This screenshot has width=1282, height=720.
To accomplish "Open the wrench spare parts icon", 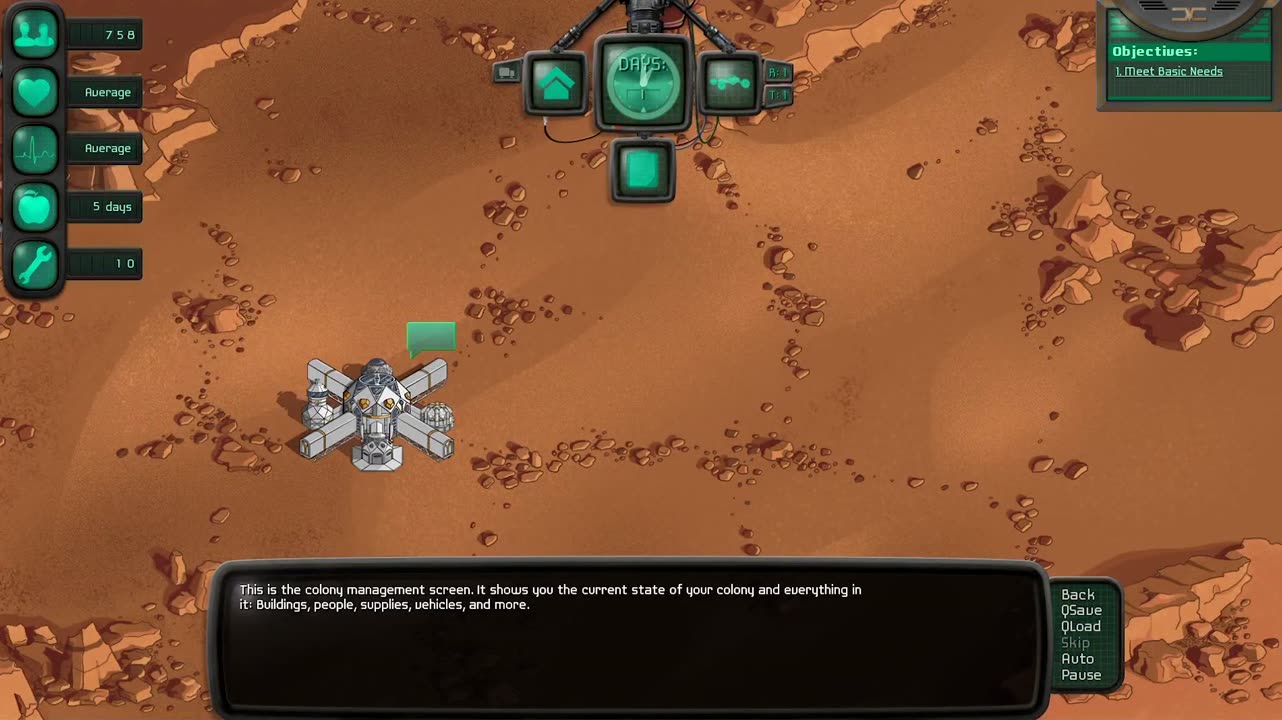I will point(35,264).
